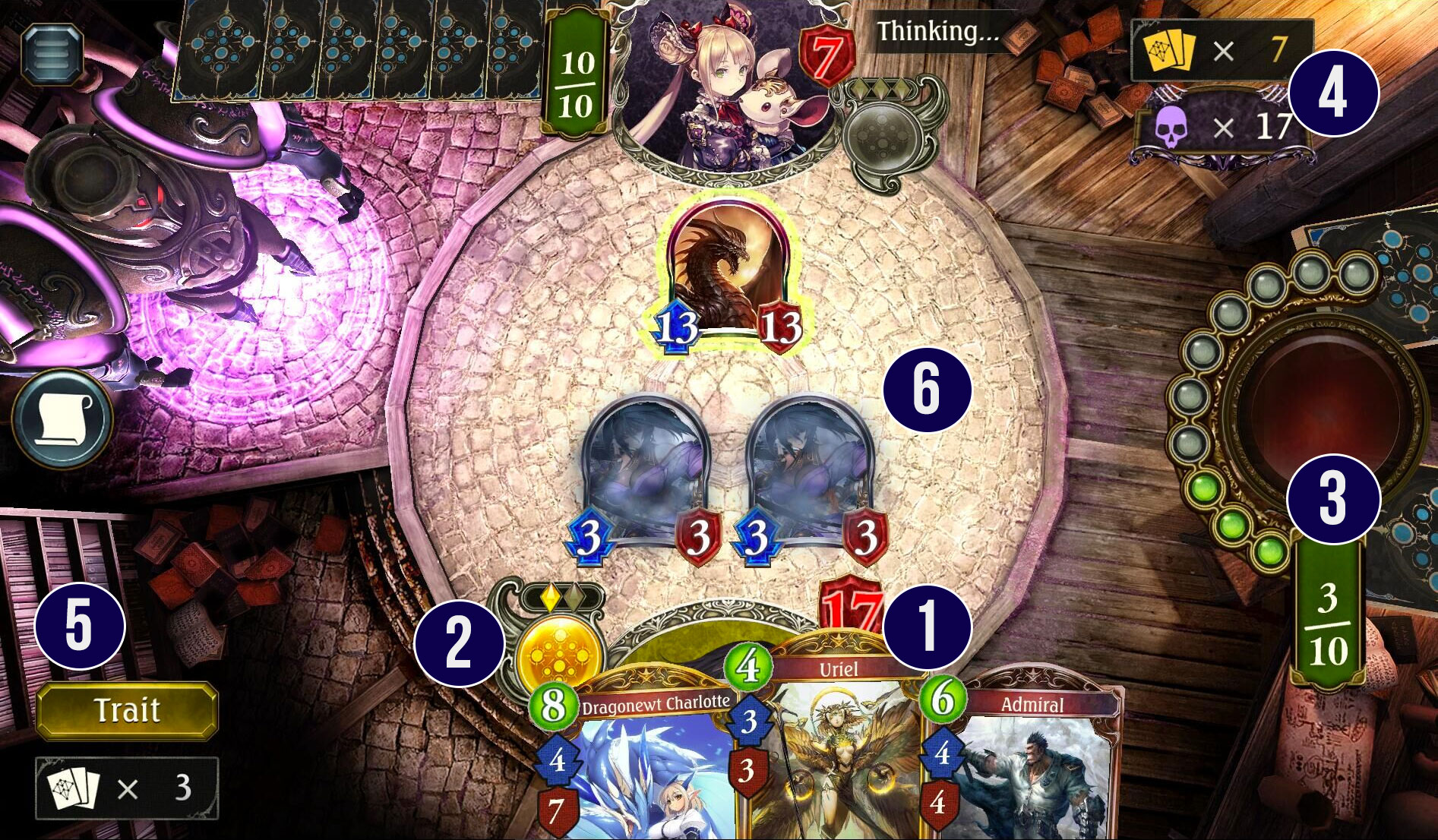Click the opponent's green 10/10 mana gauge

[576, 68]
